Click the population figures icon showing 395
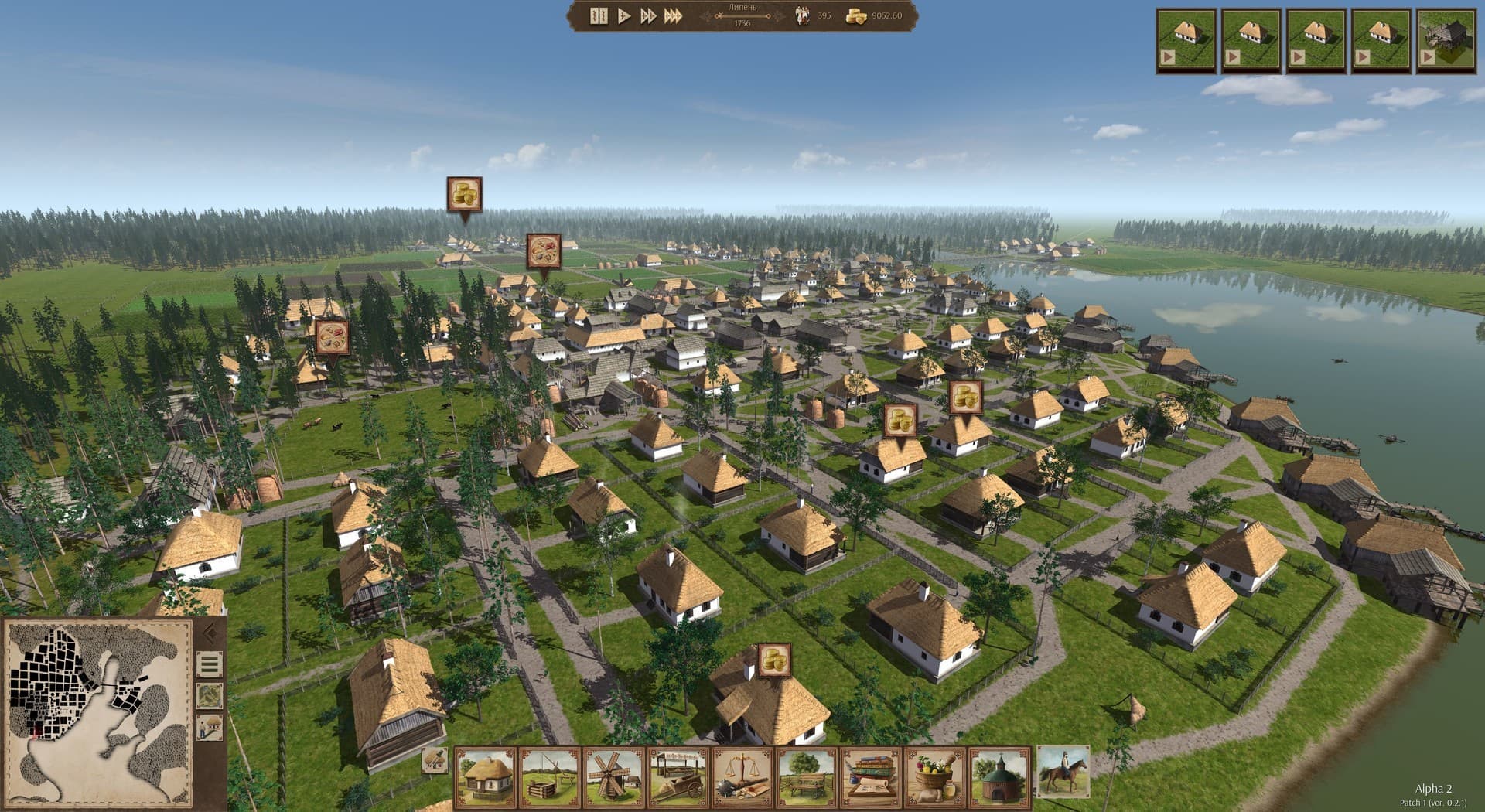The width and height of the screenshot is (1485, 812). tap(801, 15)
